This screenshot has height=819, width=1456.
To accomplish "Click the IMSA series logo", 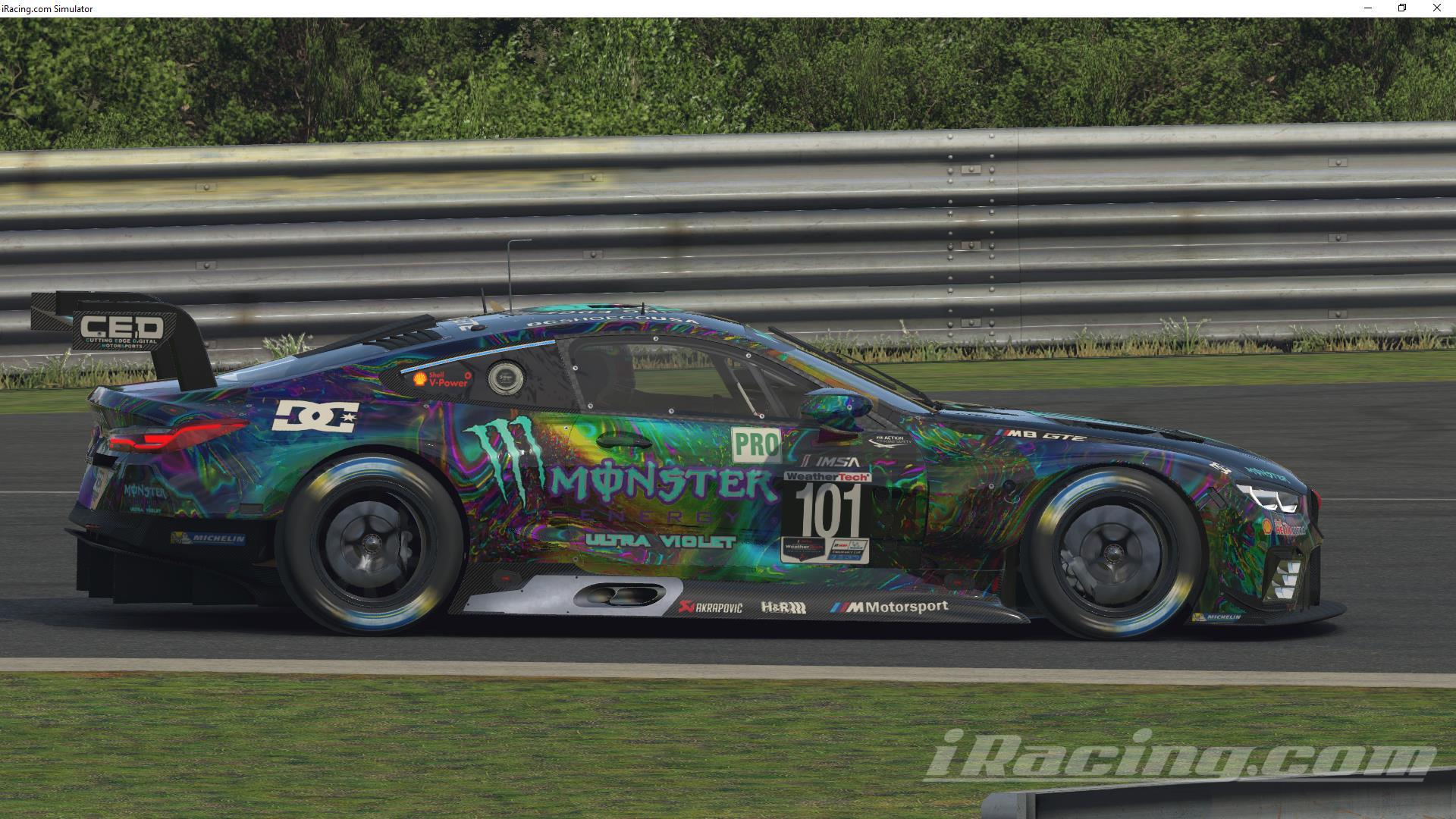I will [831, 460].
